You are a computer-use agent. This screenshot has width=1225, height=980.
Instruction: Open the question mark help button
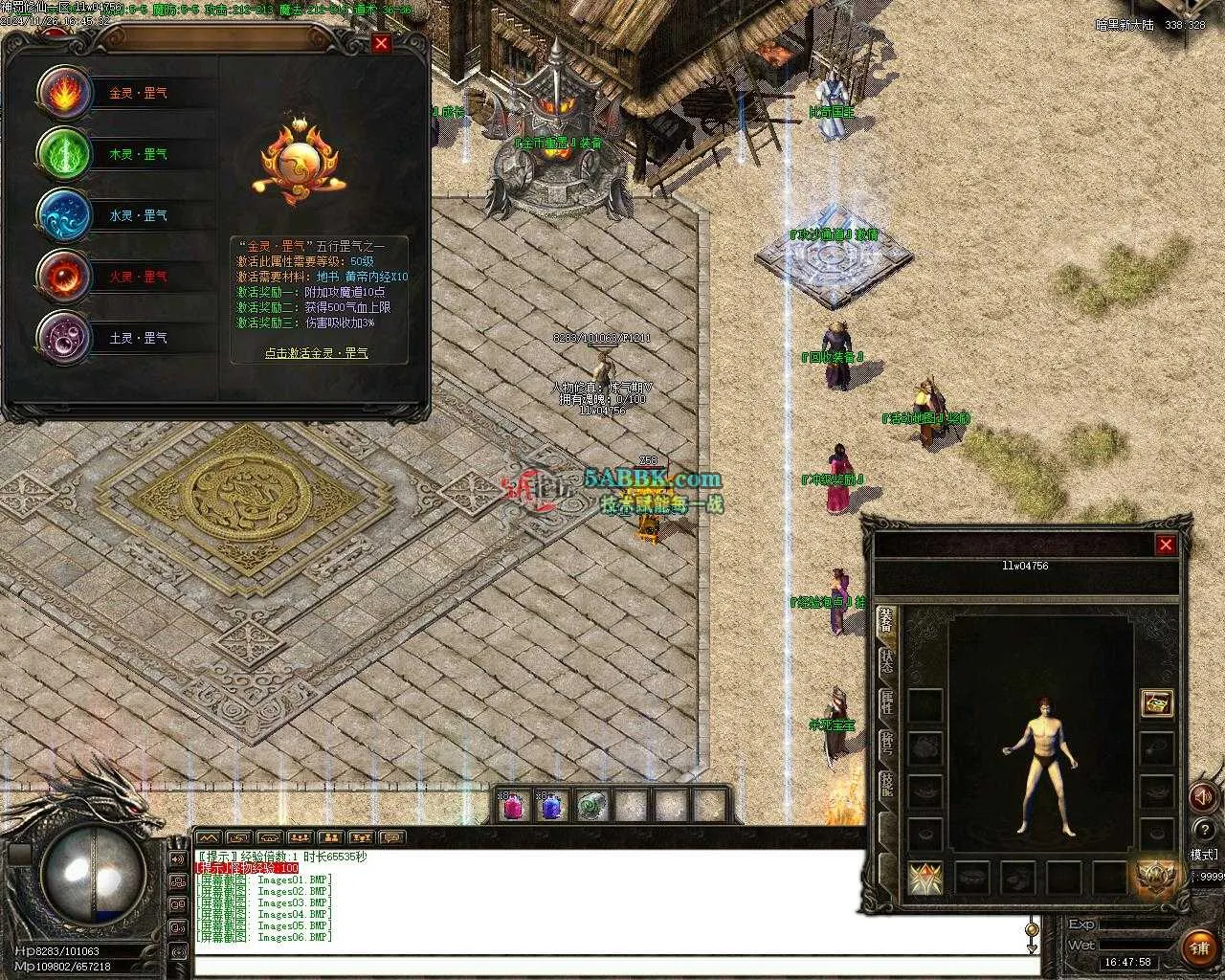[1203, 830]
